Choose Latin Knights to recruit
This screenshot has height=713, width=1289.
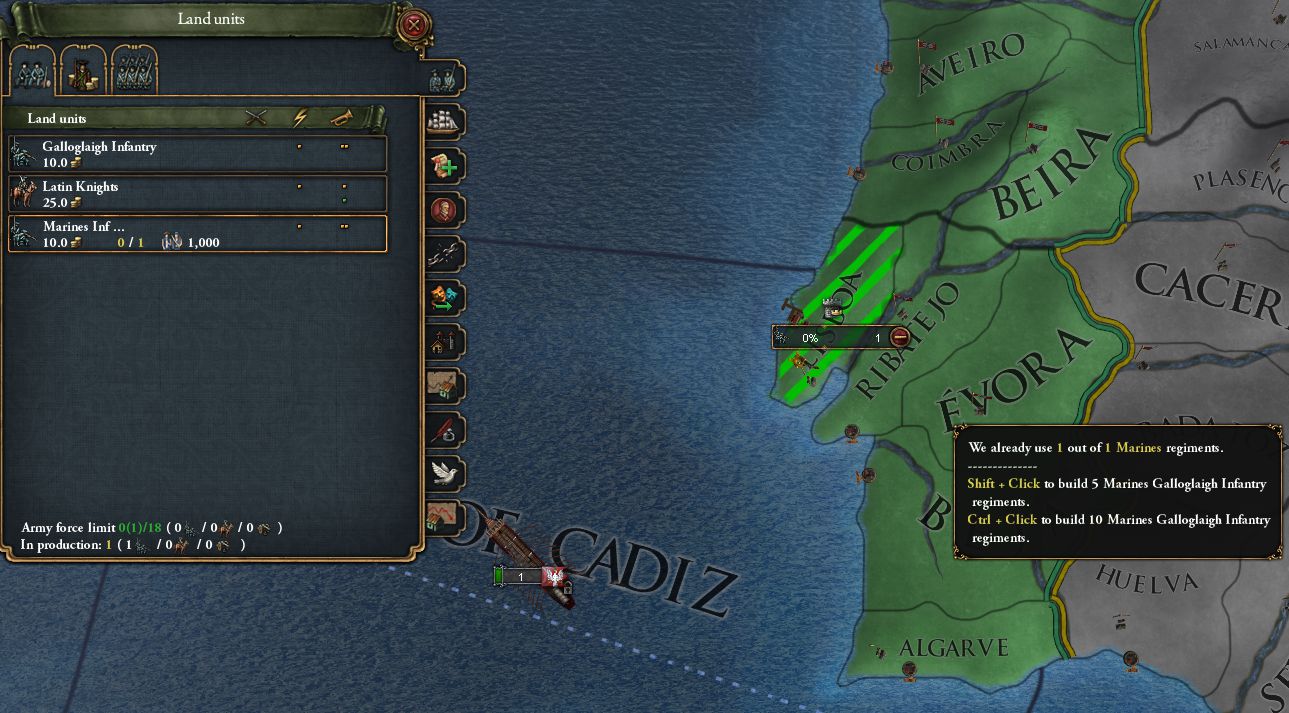click(x=198, y=194)
